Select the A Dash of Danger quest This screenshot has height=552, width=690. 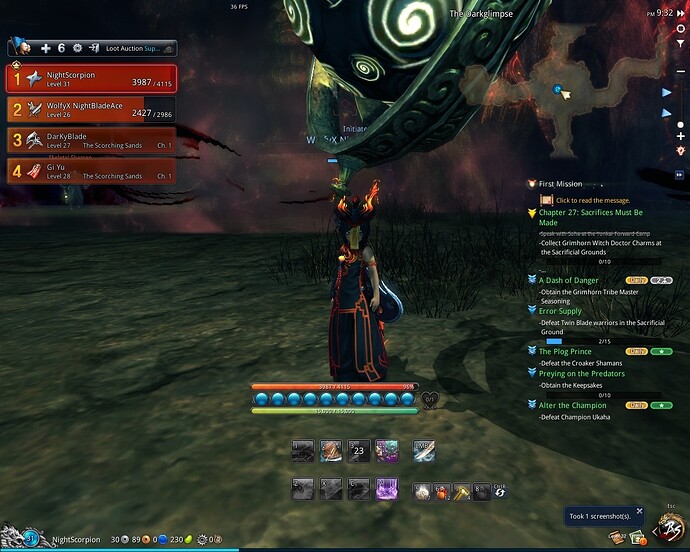click(570, 280)
